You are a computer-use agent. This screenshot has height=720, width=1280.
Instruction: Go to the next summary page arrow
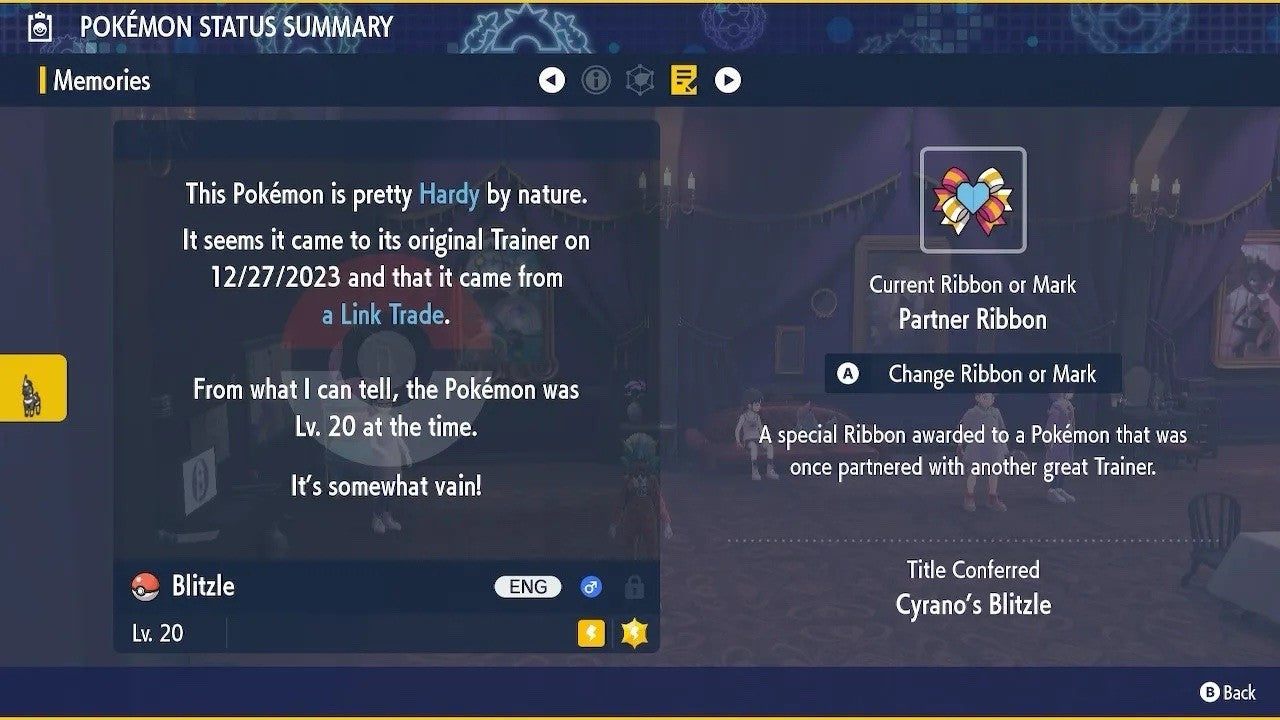[728, 80]
